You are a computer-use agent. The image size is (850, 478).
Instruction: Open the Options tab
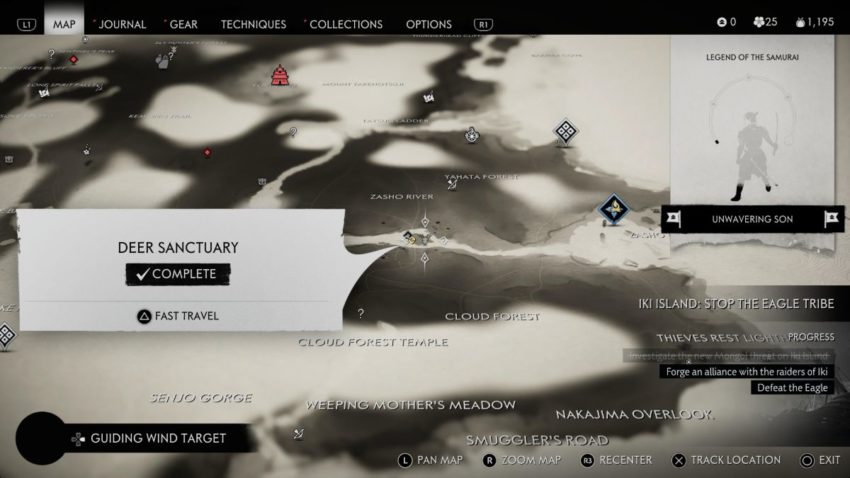[x=430, y=23]
